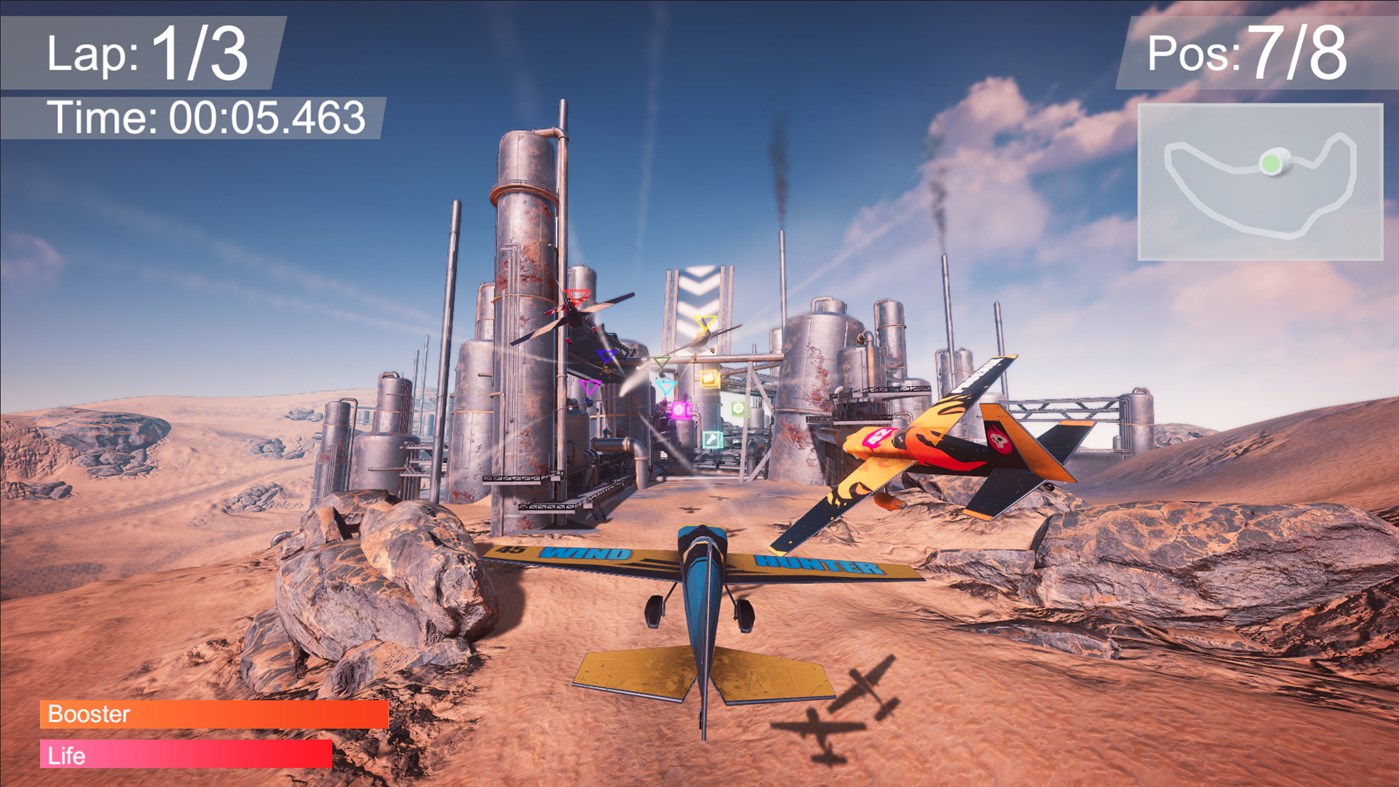Toggle the Booster bar display
The height and width of the screenshot is (787, 1399).
click(x=213, y=714)
